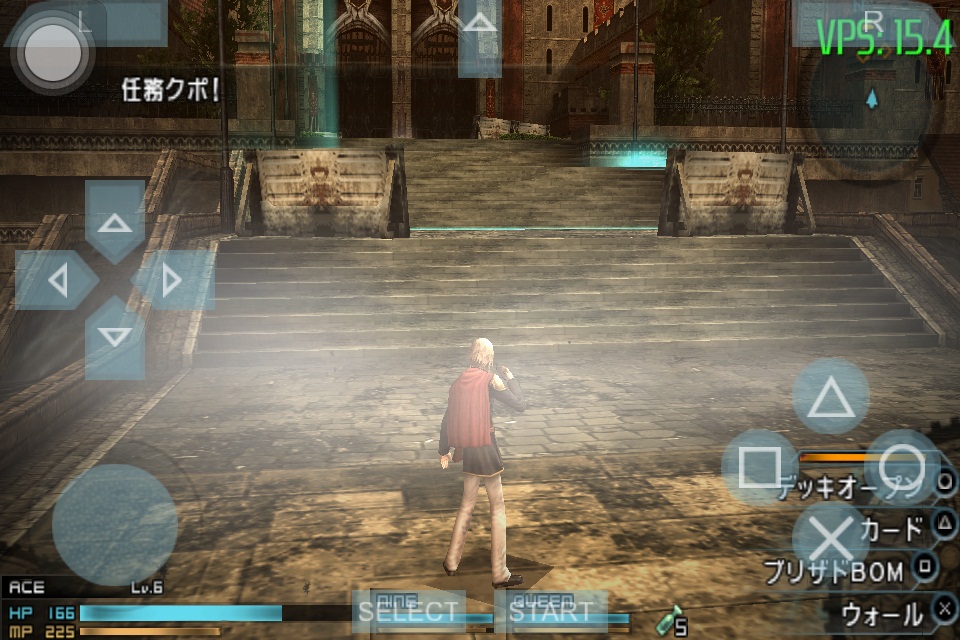Click the minimap with the blue arrow
The height and width of the screenshot is (640, 960).
(872, 100)
